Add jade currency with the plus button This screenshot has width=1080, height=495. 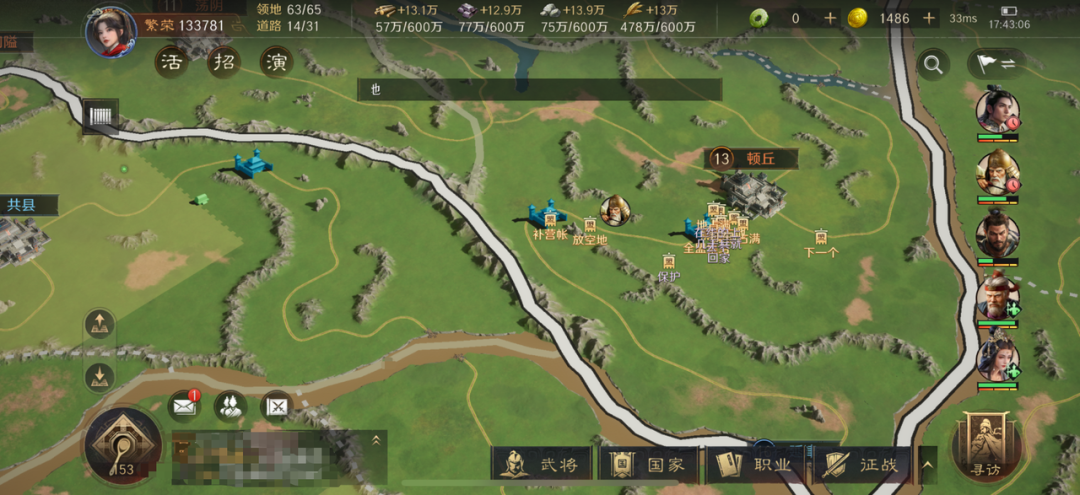(830, 18)
